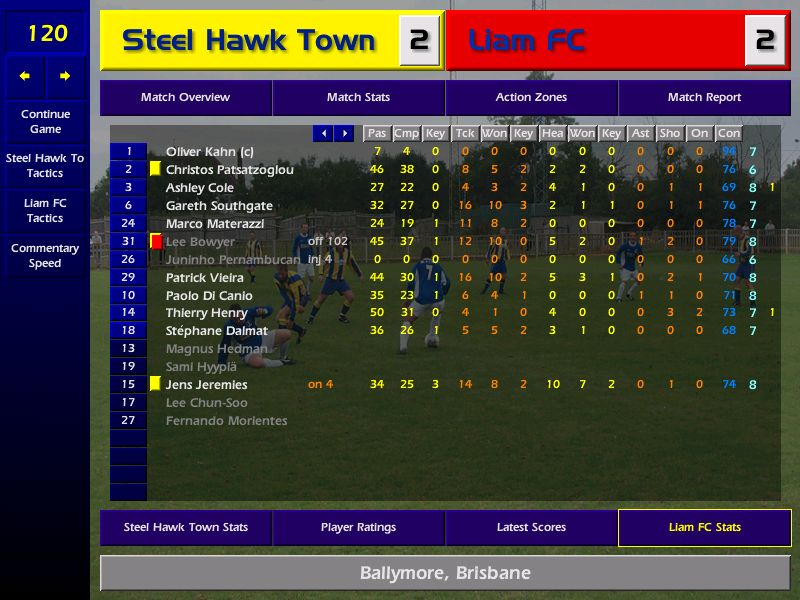Change the Commentary Speed
Screen dimensions: 800x600
(45, 255)
